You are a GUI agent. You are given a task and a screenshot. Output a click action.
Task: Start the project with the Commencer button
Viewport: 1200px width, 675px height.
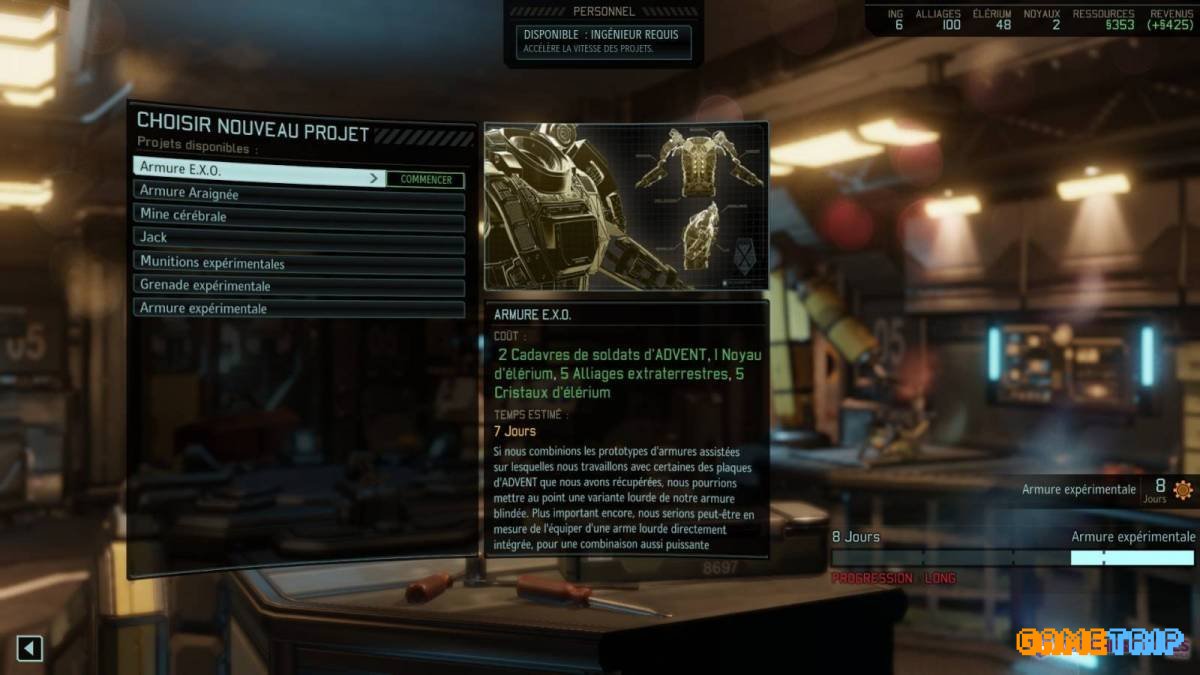point(425,180)
